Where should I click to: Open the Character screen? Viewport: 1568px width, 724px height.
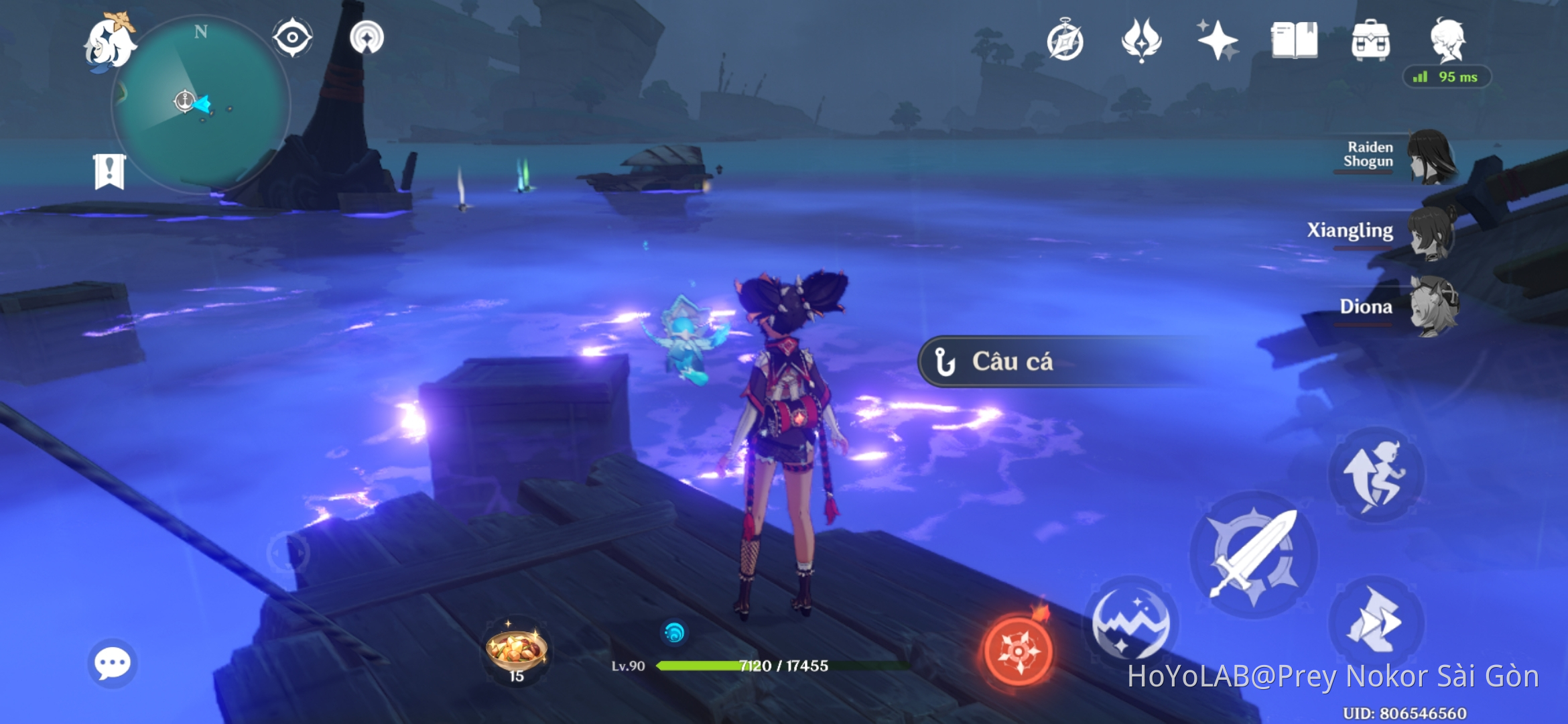coord(1449,40)
